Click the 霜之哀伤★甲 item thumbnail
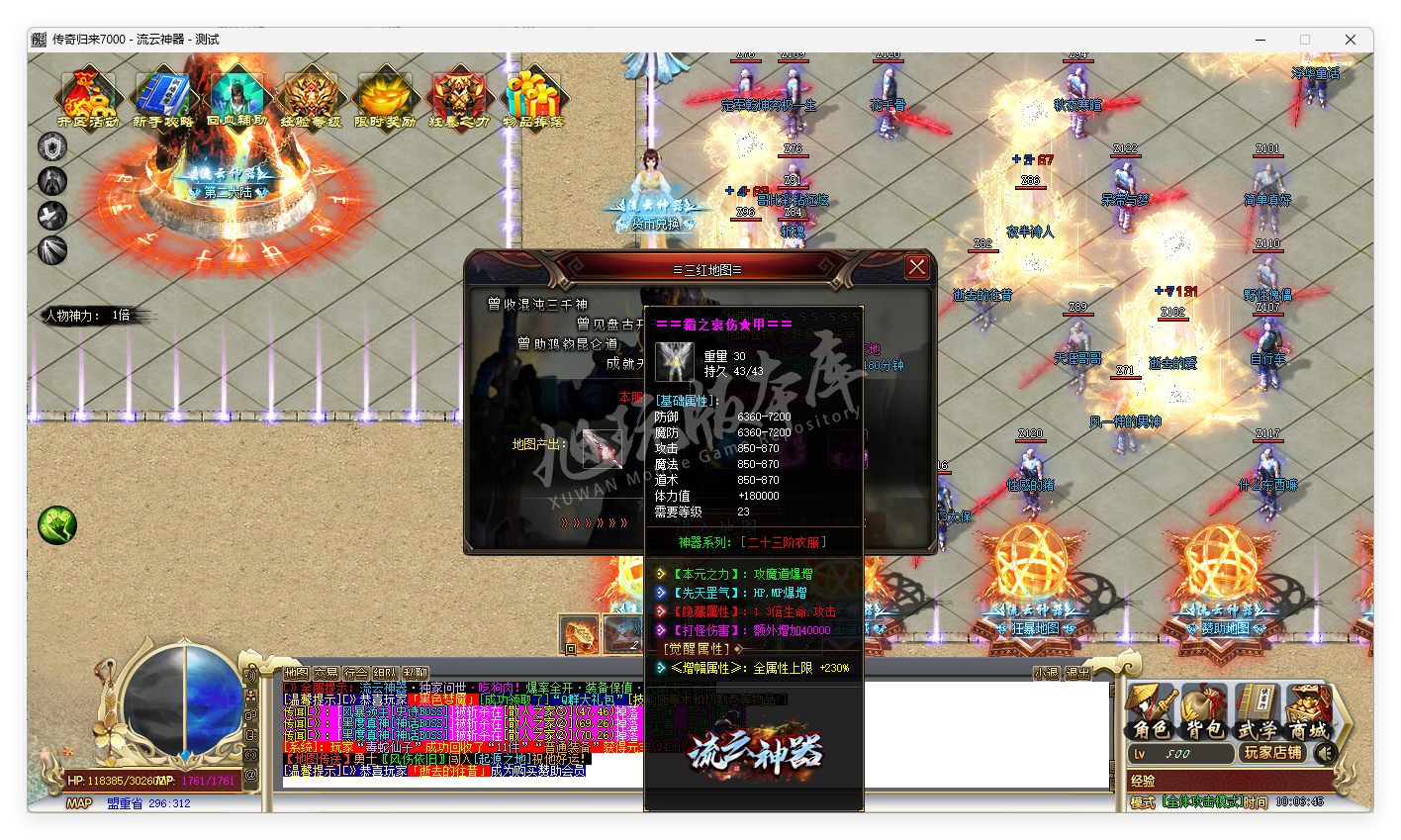The image size is (1401, 840). tap(674, 364)
